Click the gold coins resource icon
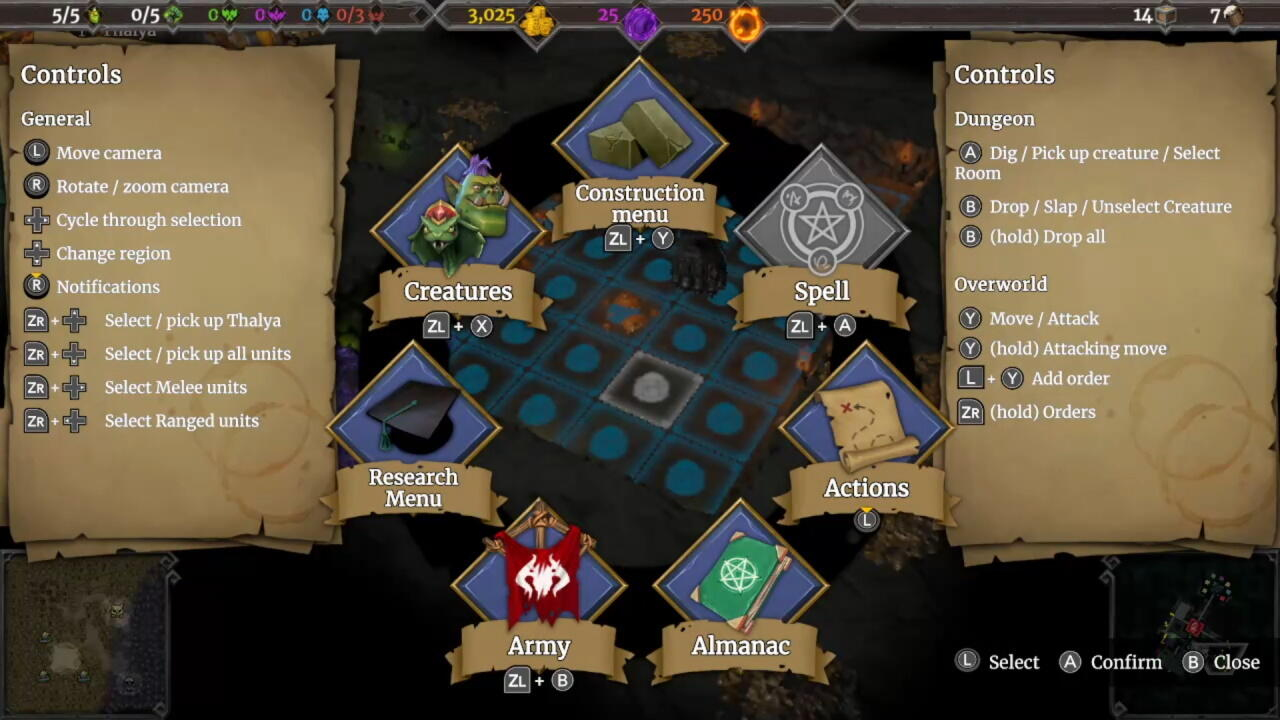1280x720 pixels. [536, 20]
